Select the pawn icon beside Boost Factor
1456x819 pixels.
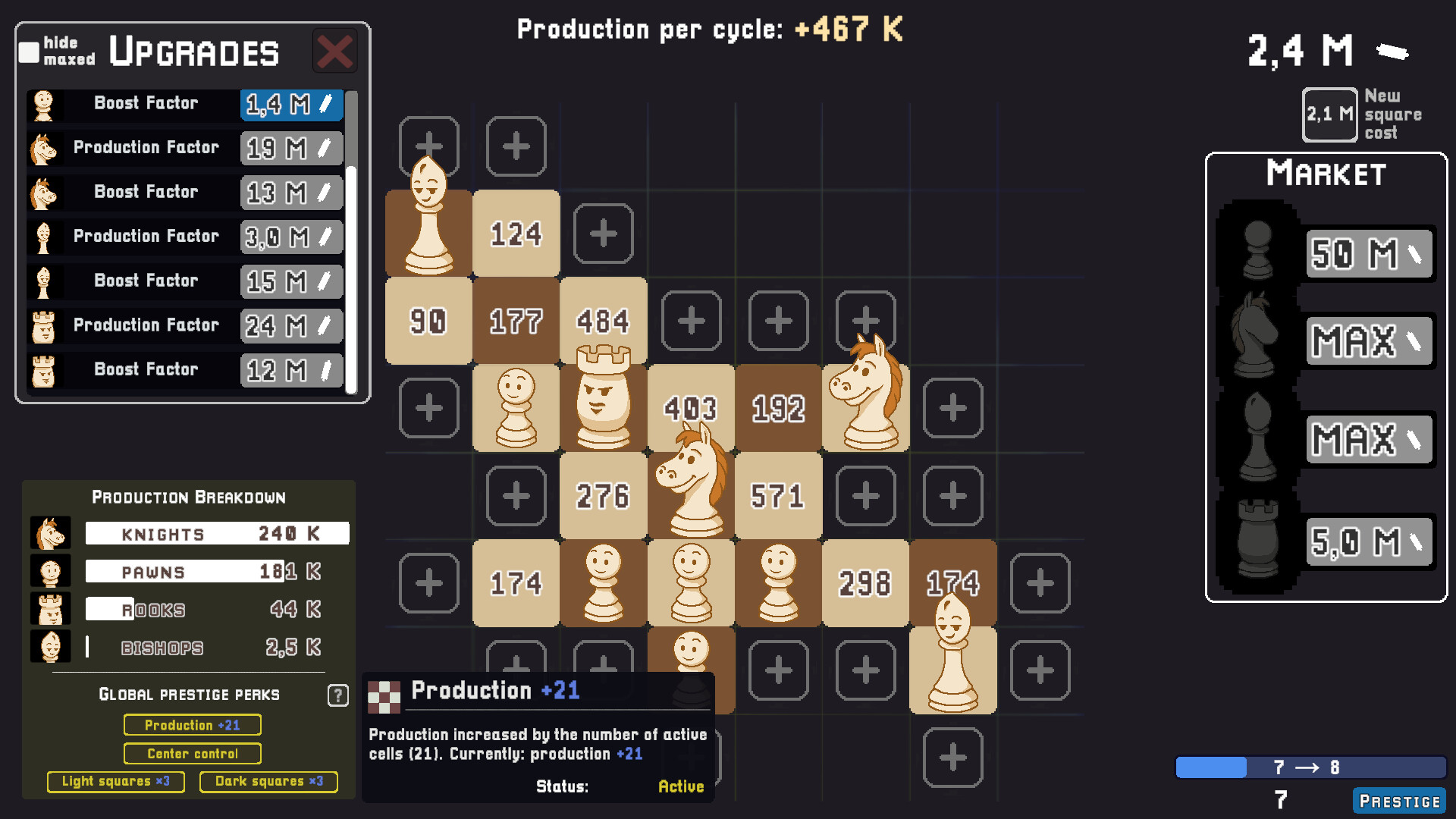click(x=43, y=105)
